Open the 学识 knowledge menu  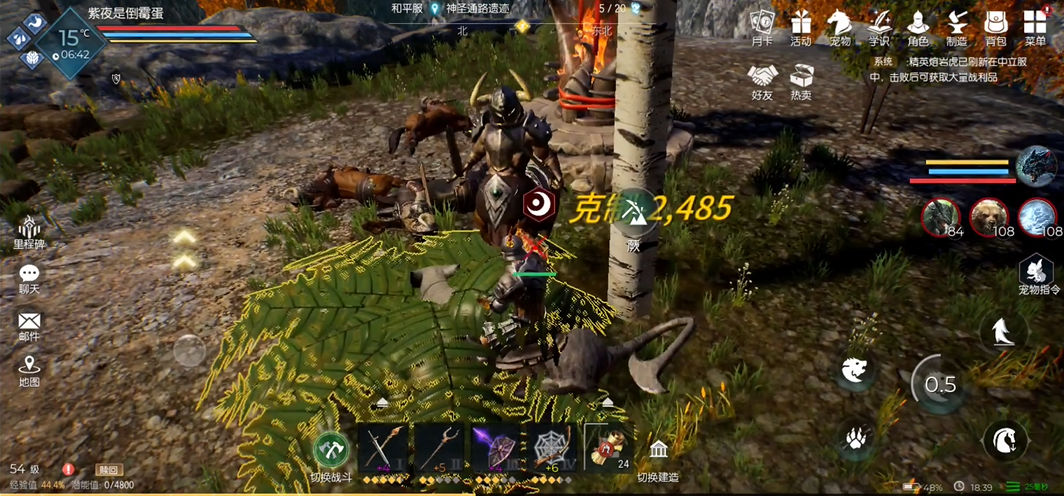coord(879,26)
